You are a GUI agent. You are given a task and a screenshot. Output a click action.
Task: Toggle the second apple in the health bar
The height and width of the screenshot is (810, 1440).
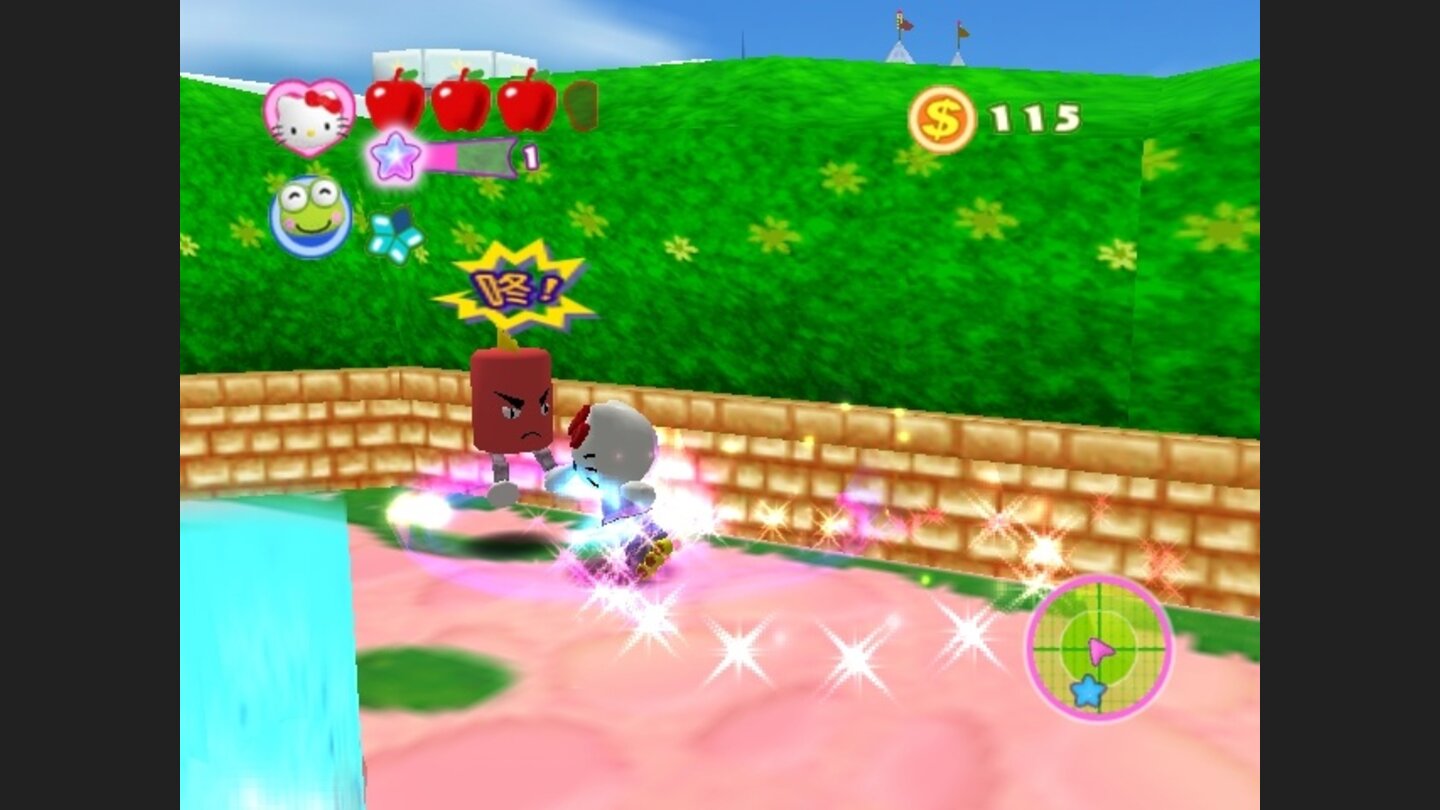pyautogui.click(x=463, y=100)
